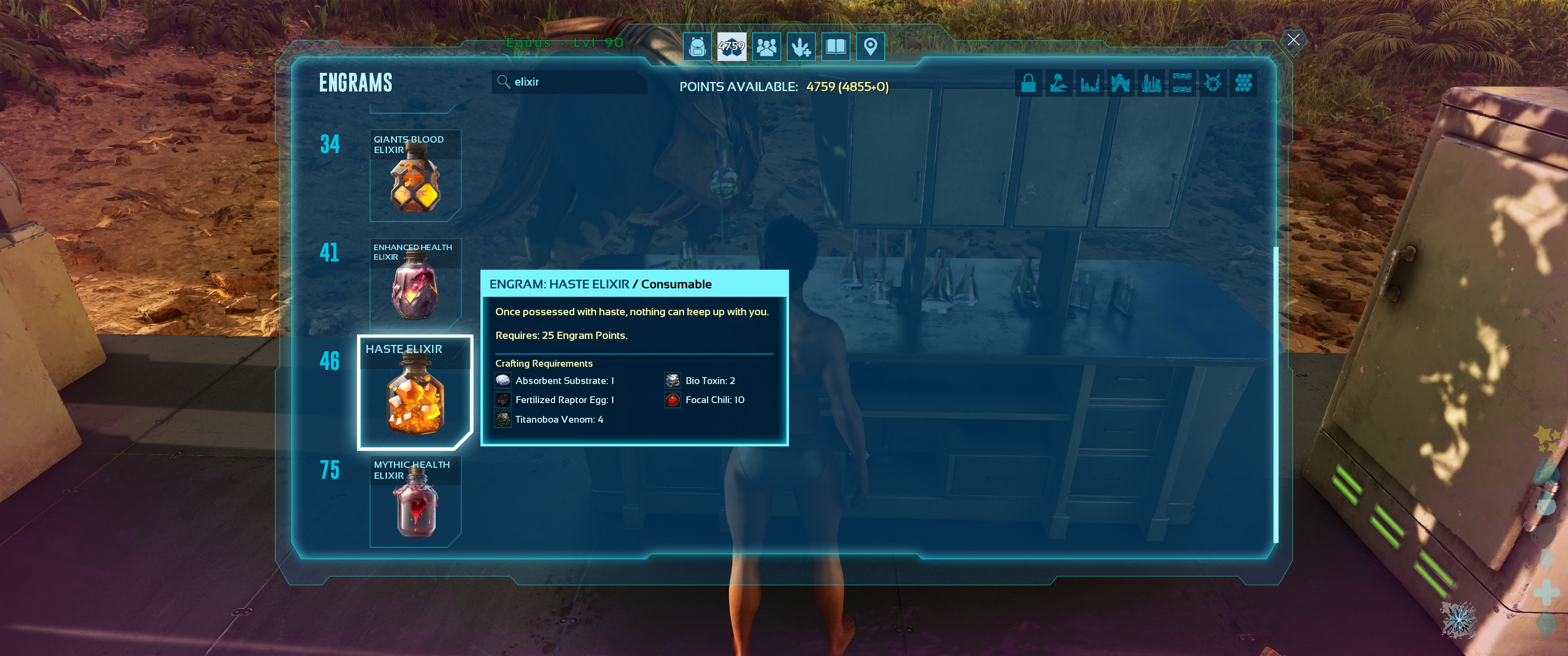Screen dimensions: 1568x656
Task: Toggle the horizontal hex bands filter
Action: pos(1181,83)
